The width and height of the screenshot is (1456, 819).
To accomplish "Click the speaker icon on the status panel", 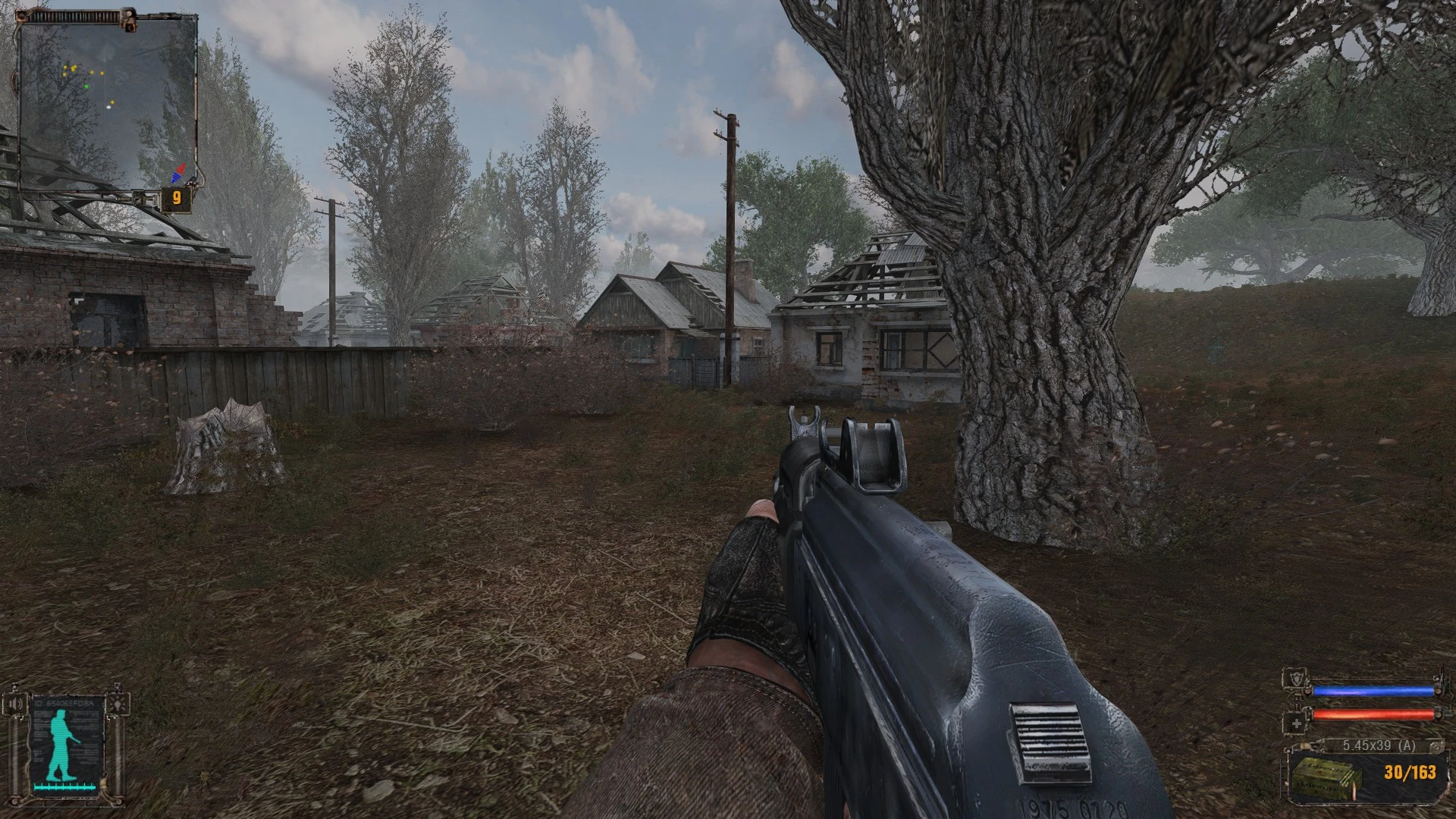I will pos(15,704).
